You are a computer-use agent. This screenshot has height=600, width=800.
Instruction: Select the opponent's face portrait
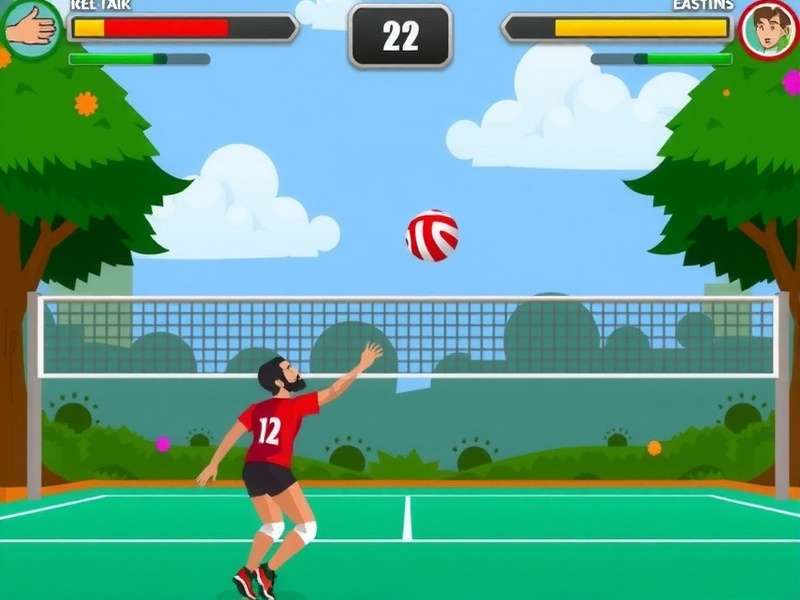768,29
